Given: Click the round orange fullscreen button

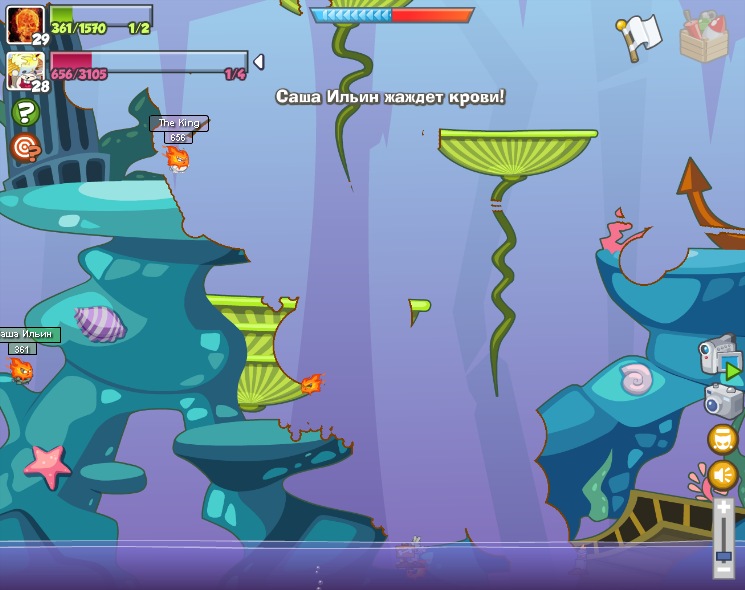Looking at the screenshot, I should (x=723, y=439).
